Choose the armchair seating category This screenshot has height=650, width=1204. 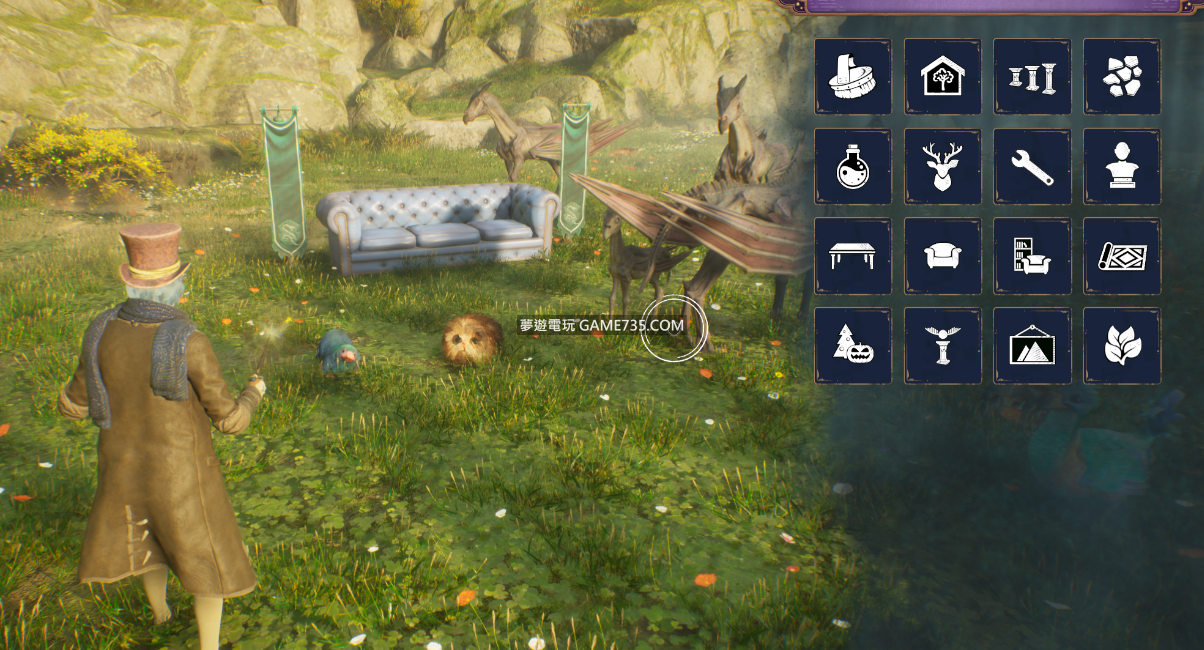tap(942, 256)
